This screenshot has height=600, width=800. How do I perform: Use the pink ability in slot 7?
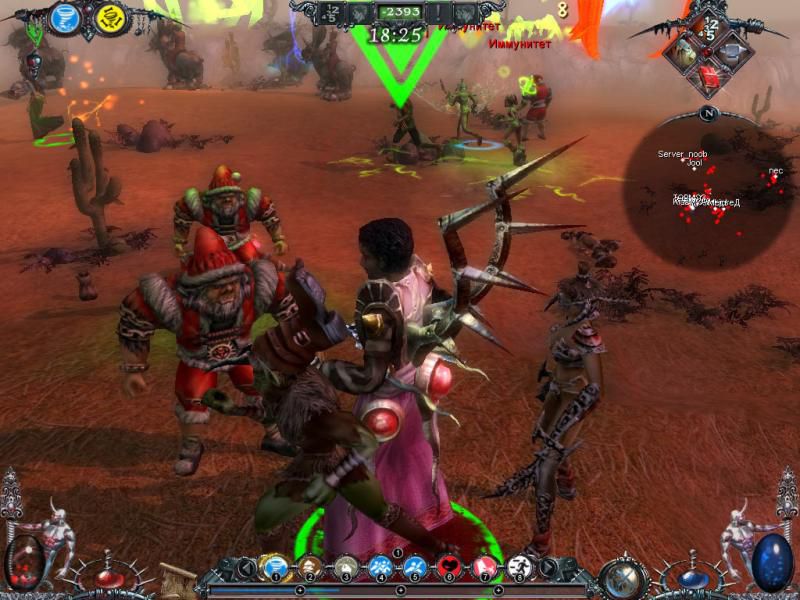(x=484, y=569)
